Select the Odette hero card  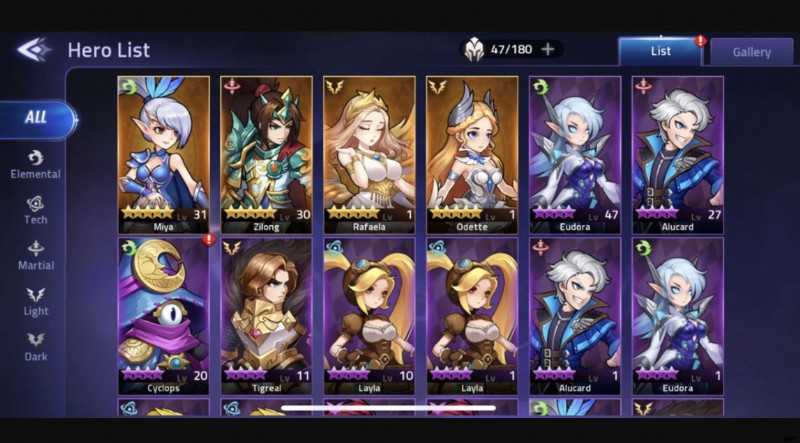[x=472, y=153]
